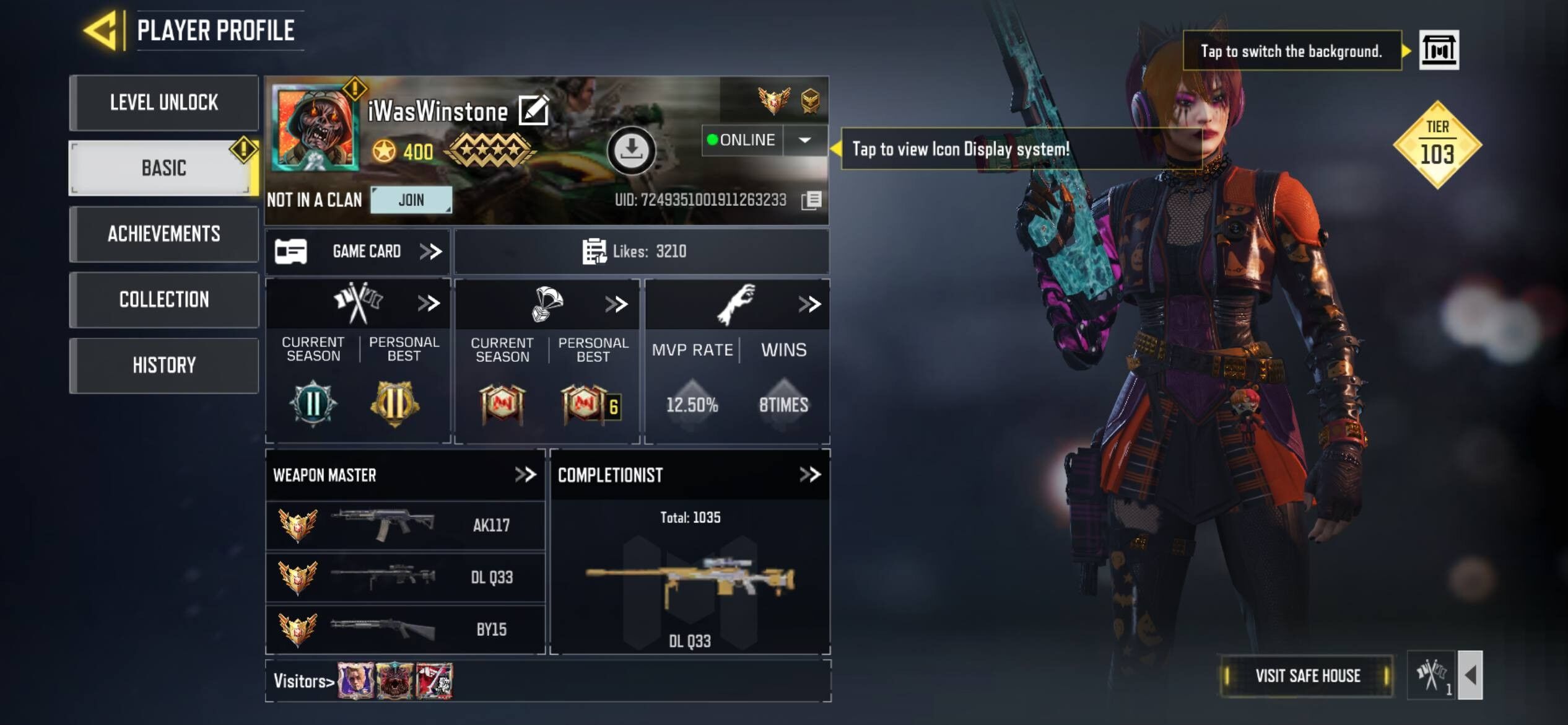Open the player avatar portrait
Viewport: 1568px width, 725px height.
point(316,127)
